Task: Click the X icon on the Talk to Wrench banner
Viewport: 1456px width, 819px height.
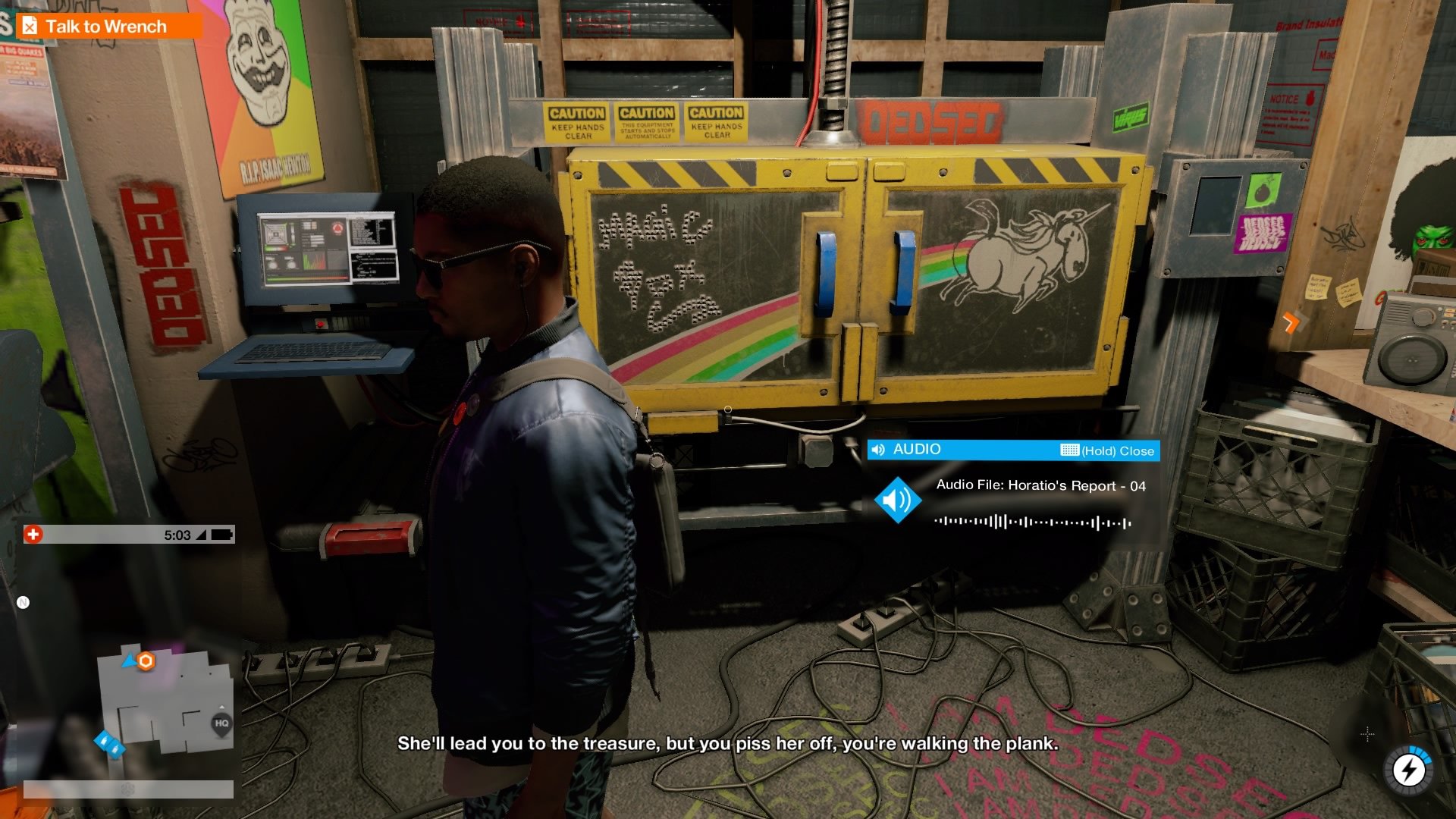Action: [30, 26]
